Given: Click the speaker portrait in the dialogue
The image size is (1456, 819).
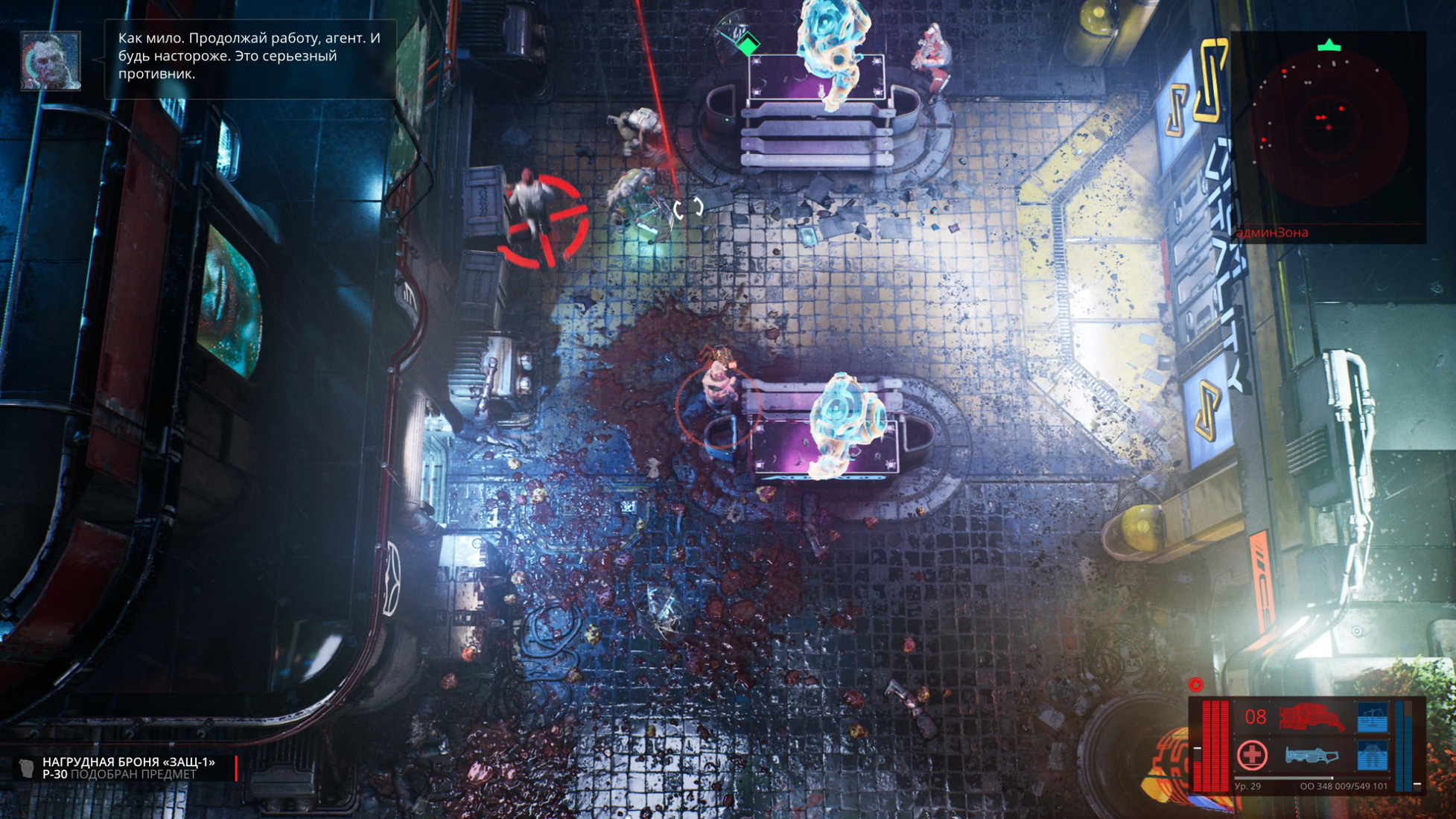Looking at the screenshot, I should tap(51, 60).
